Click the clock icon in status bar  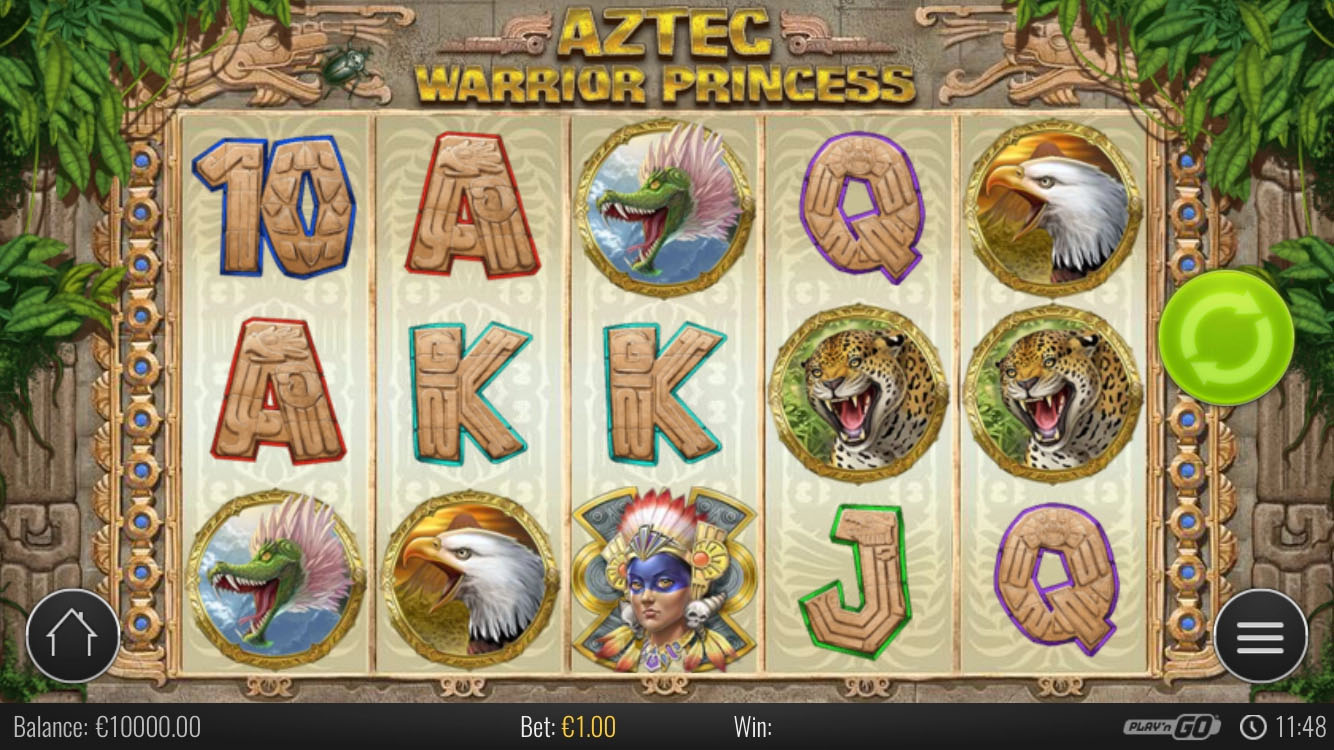1255,728
